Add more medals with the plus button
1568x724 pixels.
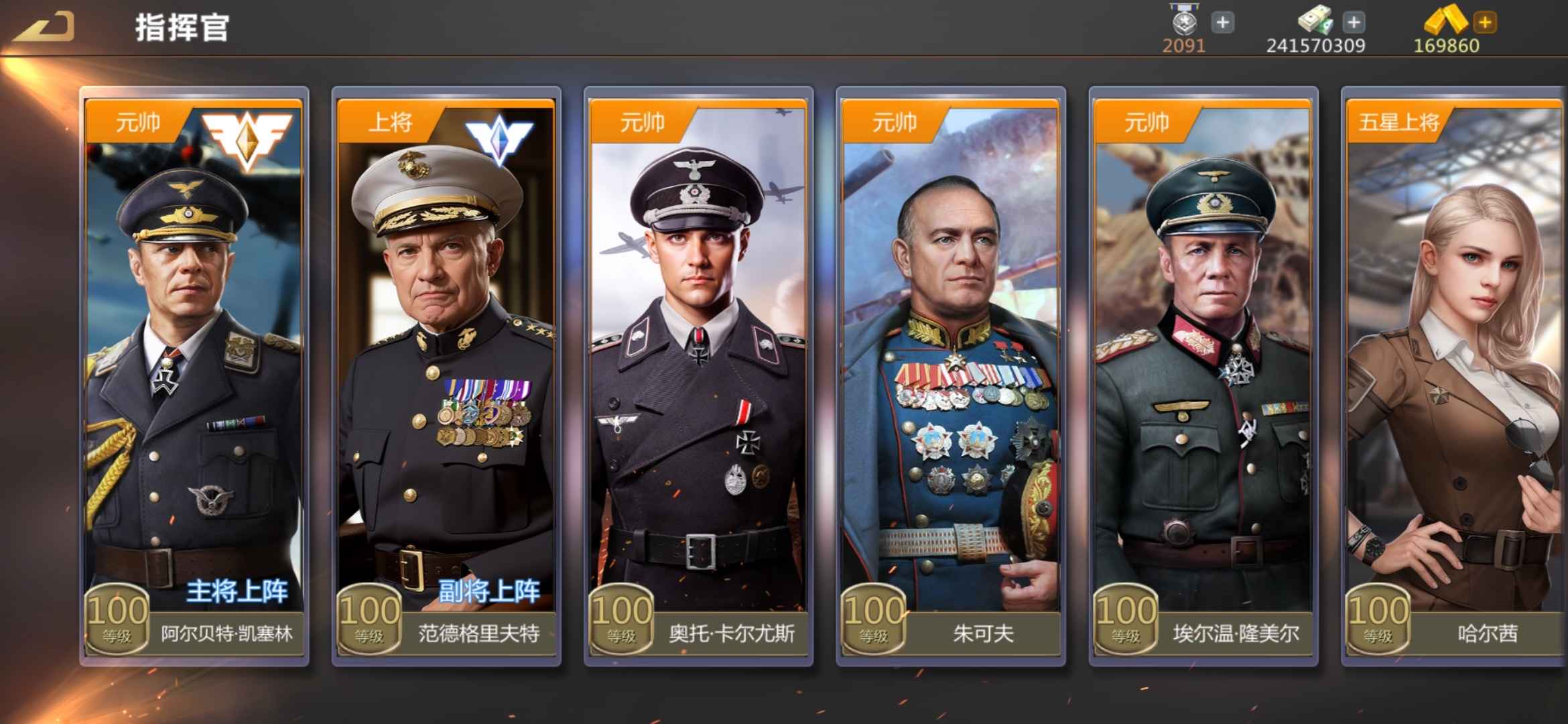click(1223, 23)
